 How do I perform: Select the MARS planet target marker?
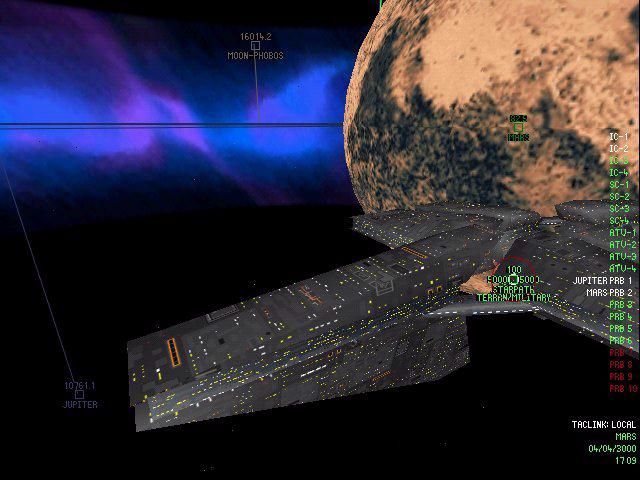(518, 127)
